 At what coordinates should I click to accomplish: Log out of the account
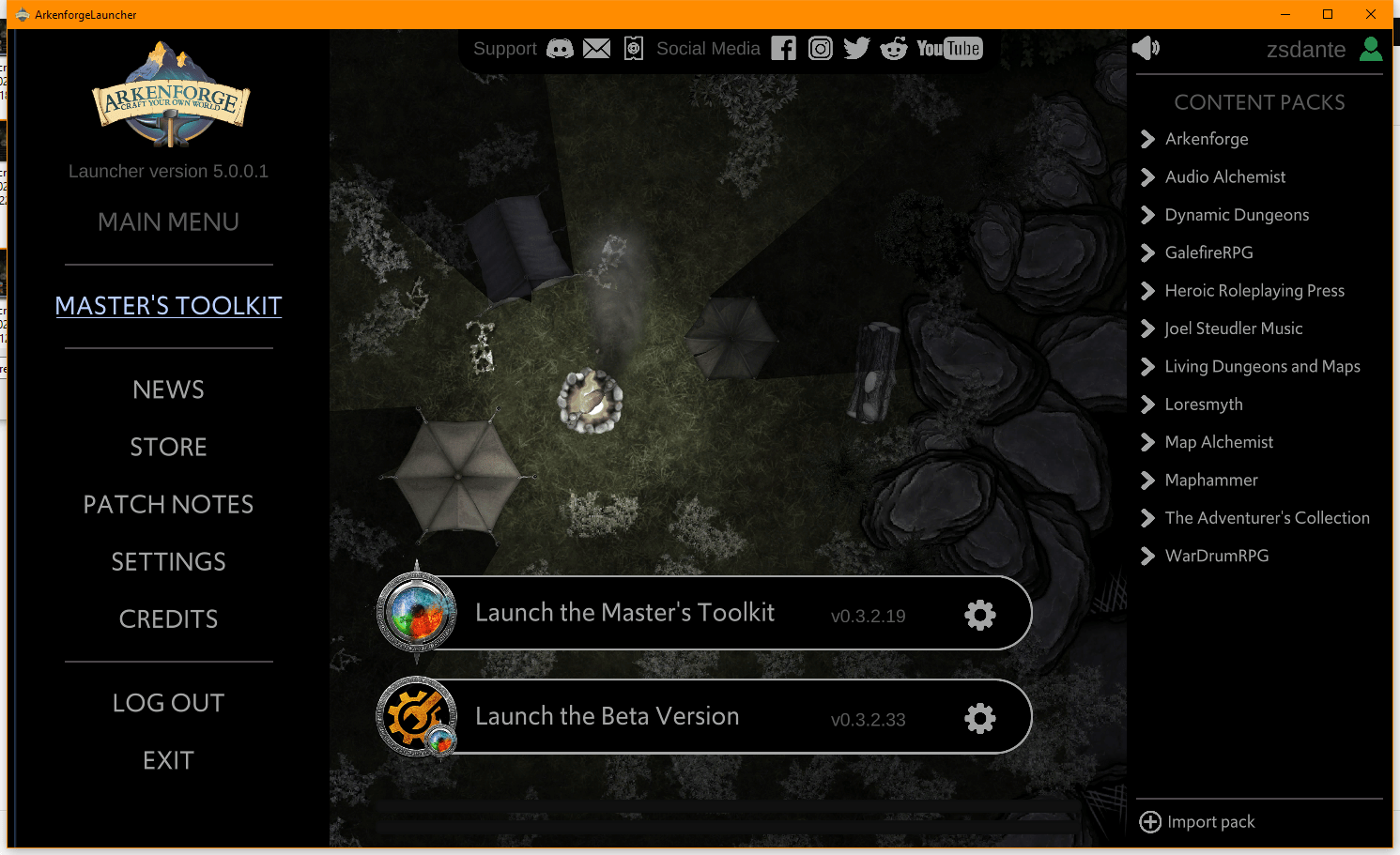[x=168, y=702]
